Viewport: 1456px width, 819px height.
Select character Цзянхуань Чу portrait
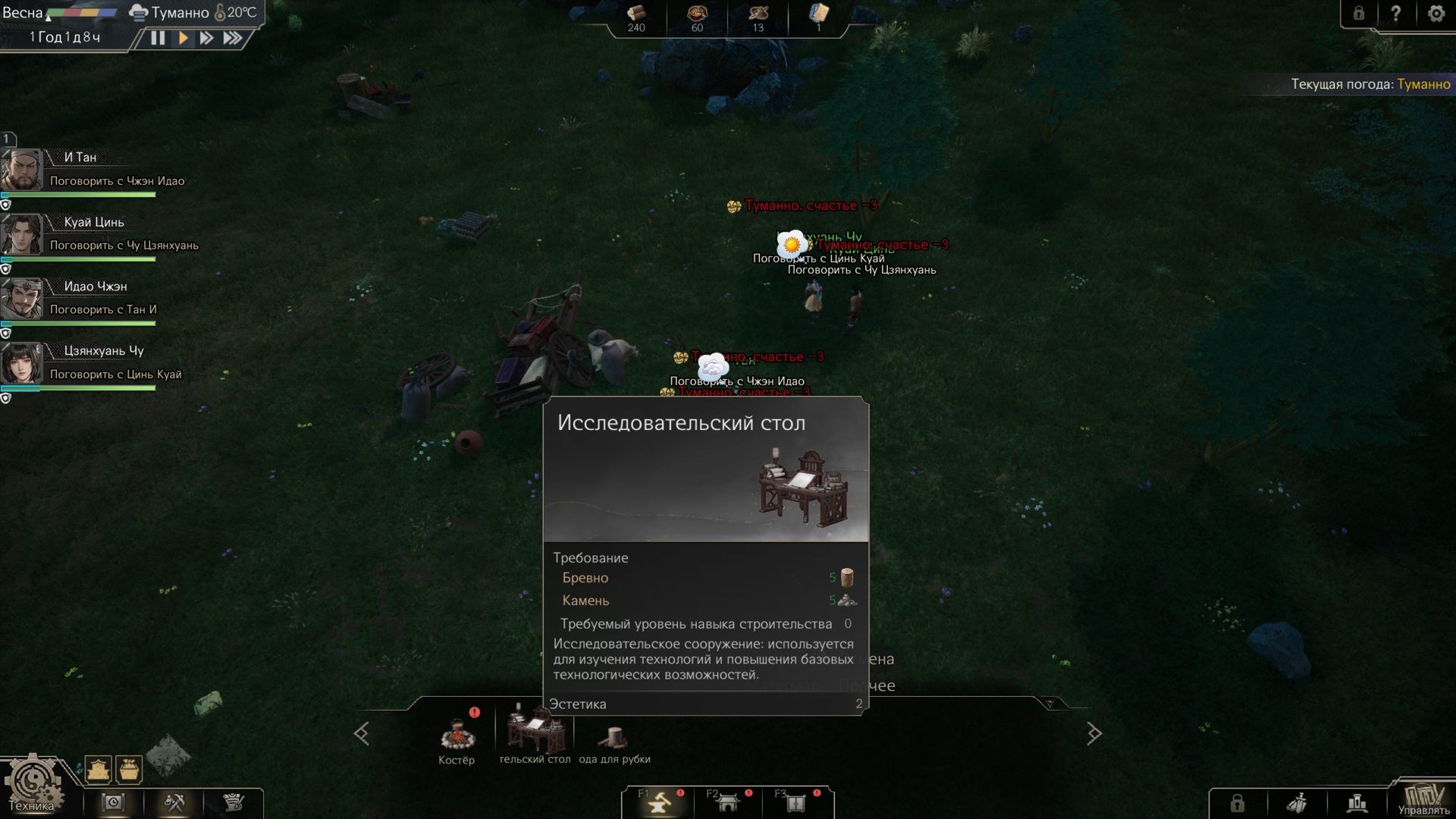pyautogui.click(x=22, y=363)
